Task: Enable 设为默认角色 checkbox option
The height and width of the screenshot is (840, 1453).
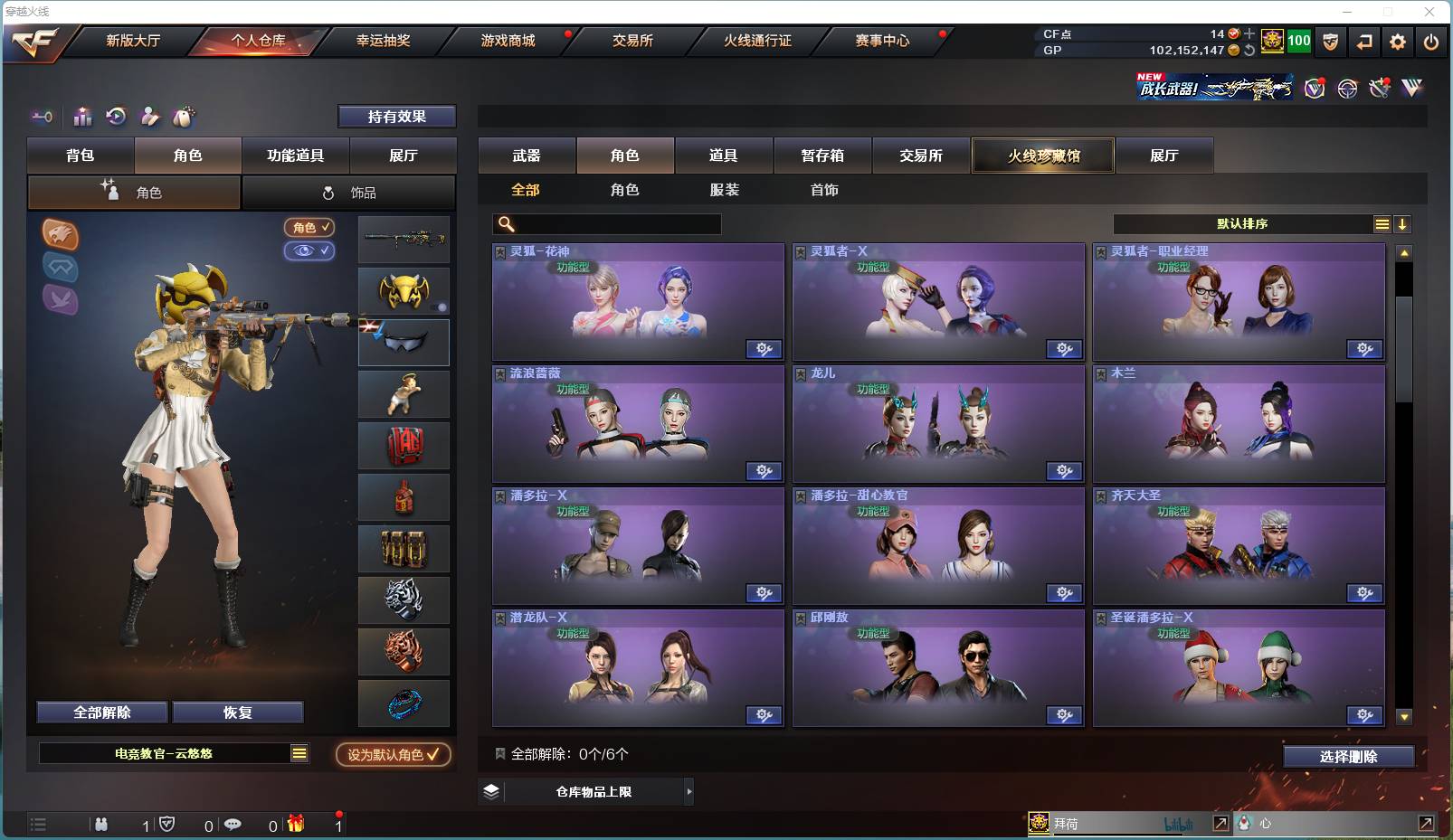Action: [x=393, y=755]
